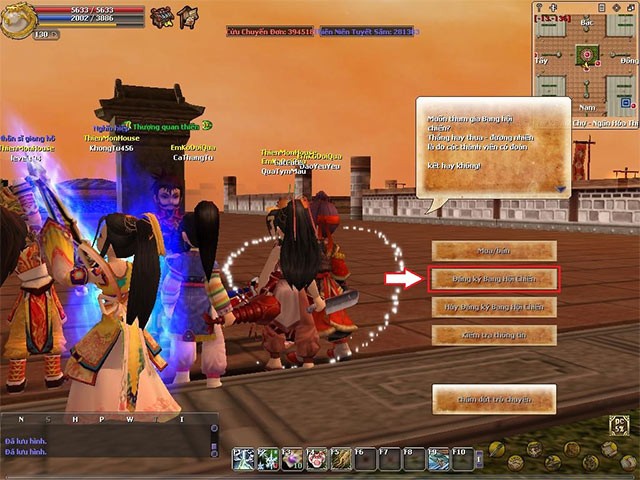The image size is (640, 480).
Task: Select the Kiểm tra thông tin option
Action: click(x=493, y=335)
